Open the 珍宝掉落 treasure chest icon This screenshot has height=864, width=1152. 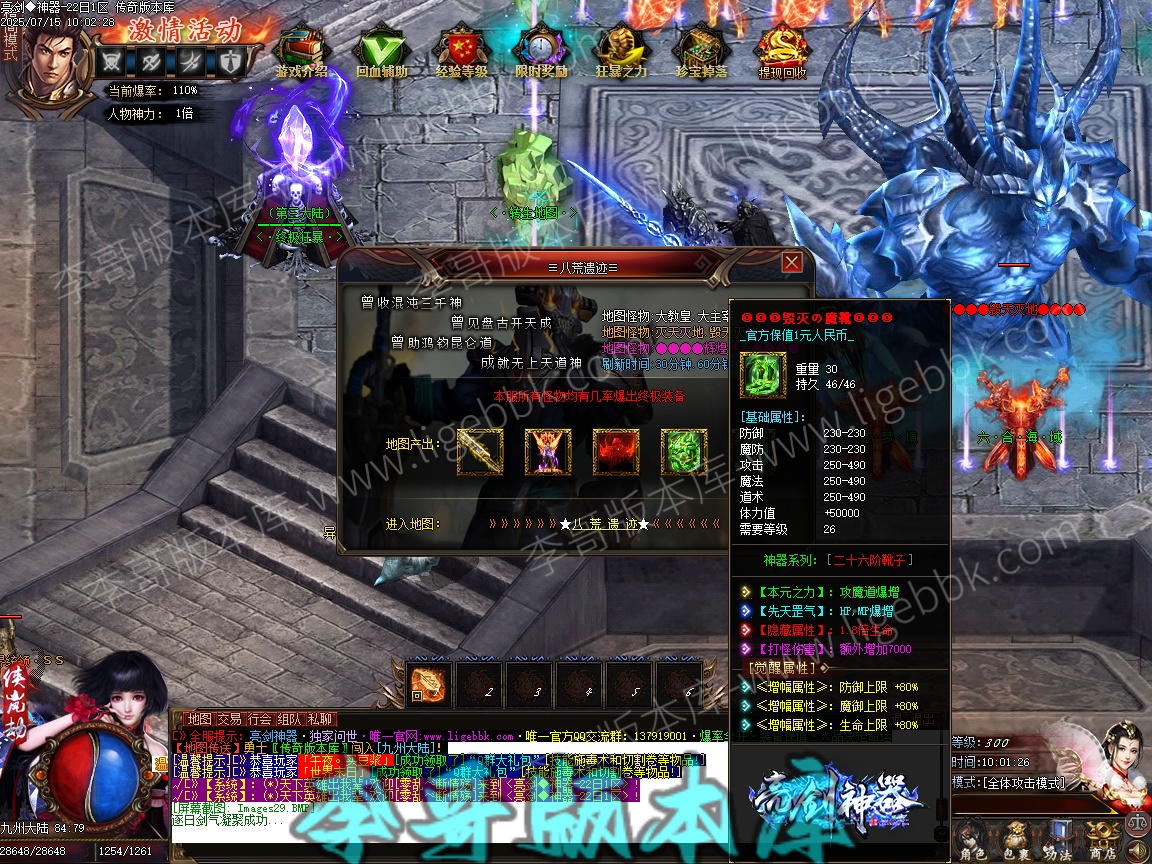coord(701,47)
